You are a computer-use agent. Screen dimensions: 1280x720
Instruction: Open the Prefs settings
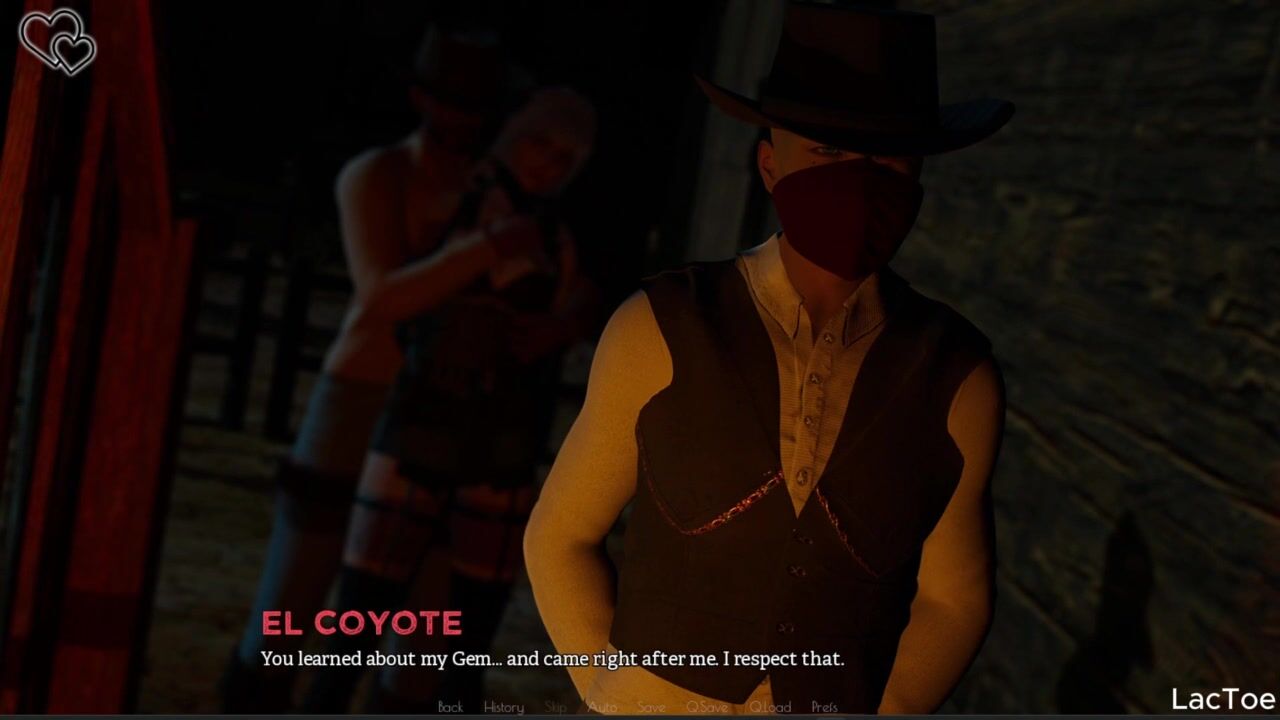coord(825,707)
